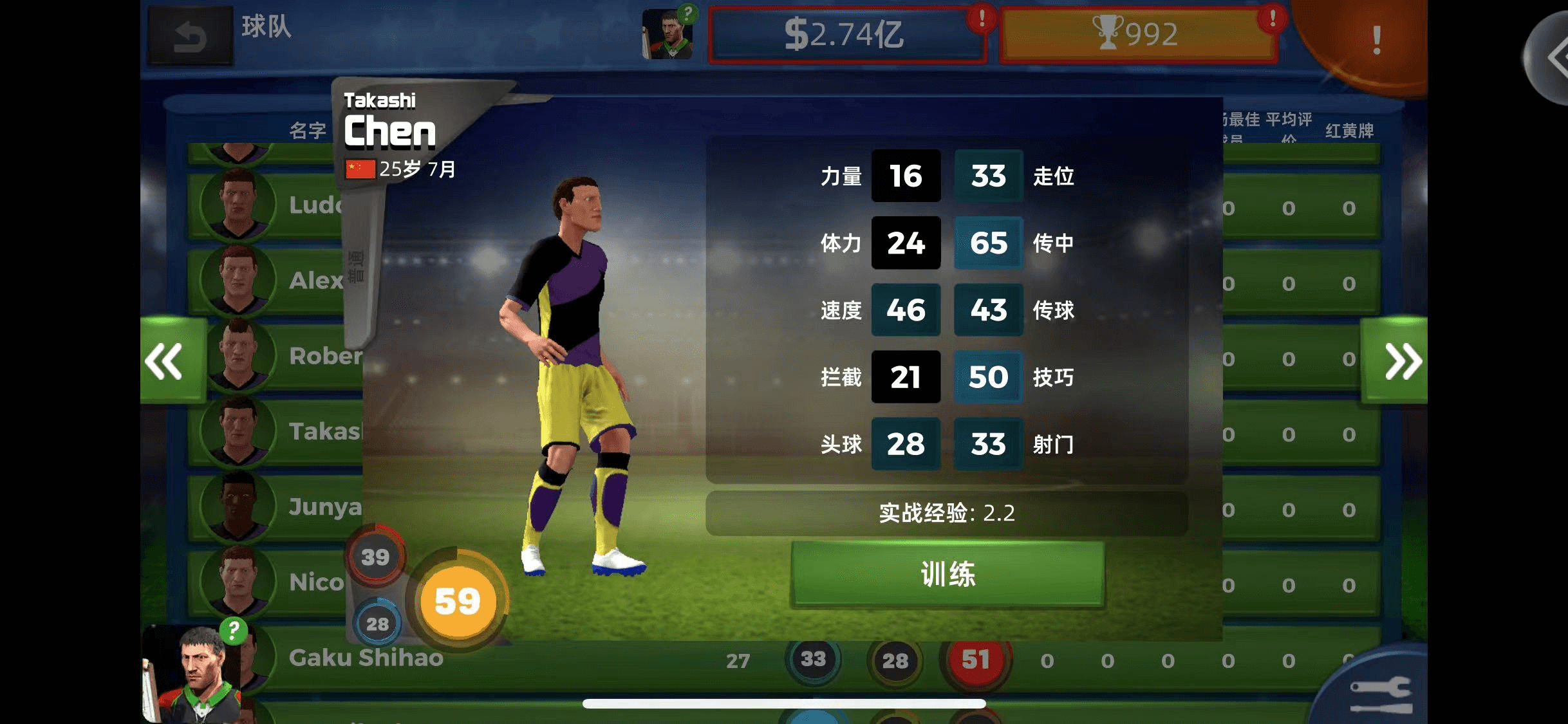Tap the grey side-panel arrow overlay
Viewport: 1568px width, 724px height.
(1550, 58)
